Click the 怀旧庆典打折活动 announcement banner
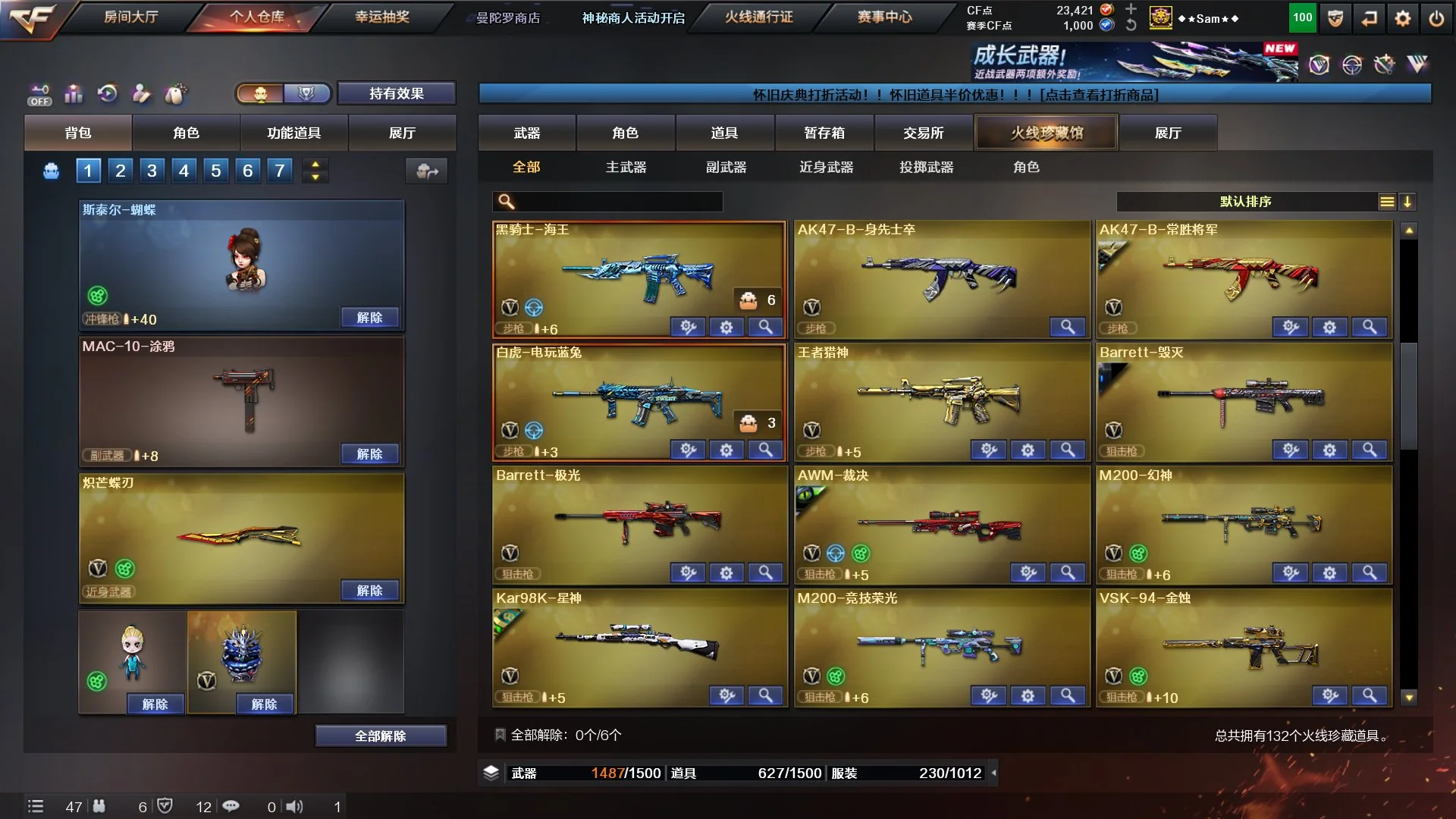This screenshot has height=819, width=1456. point(954,95)
